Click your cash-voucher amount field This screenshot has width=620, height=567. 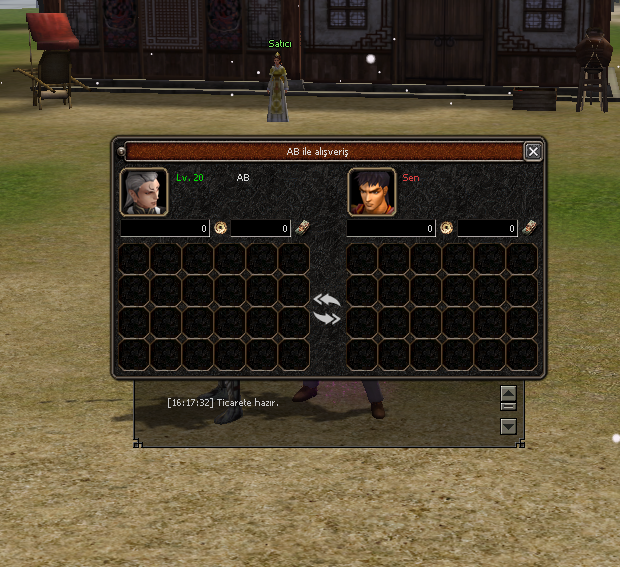(488, 229)
